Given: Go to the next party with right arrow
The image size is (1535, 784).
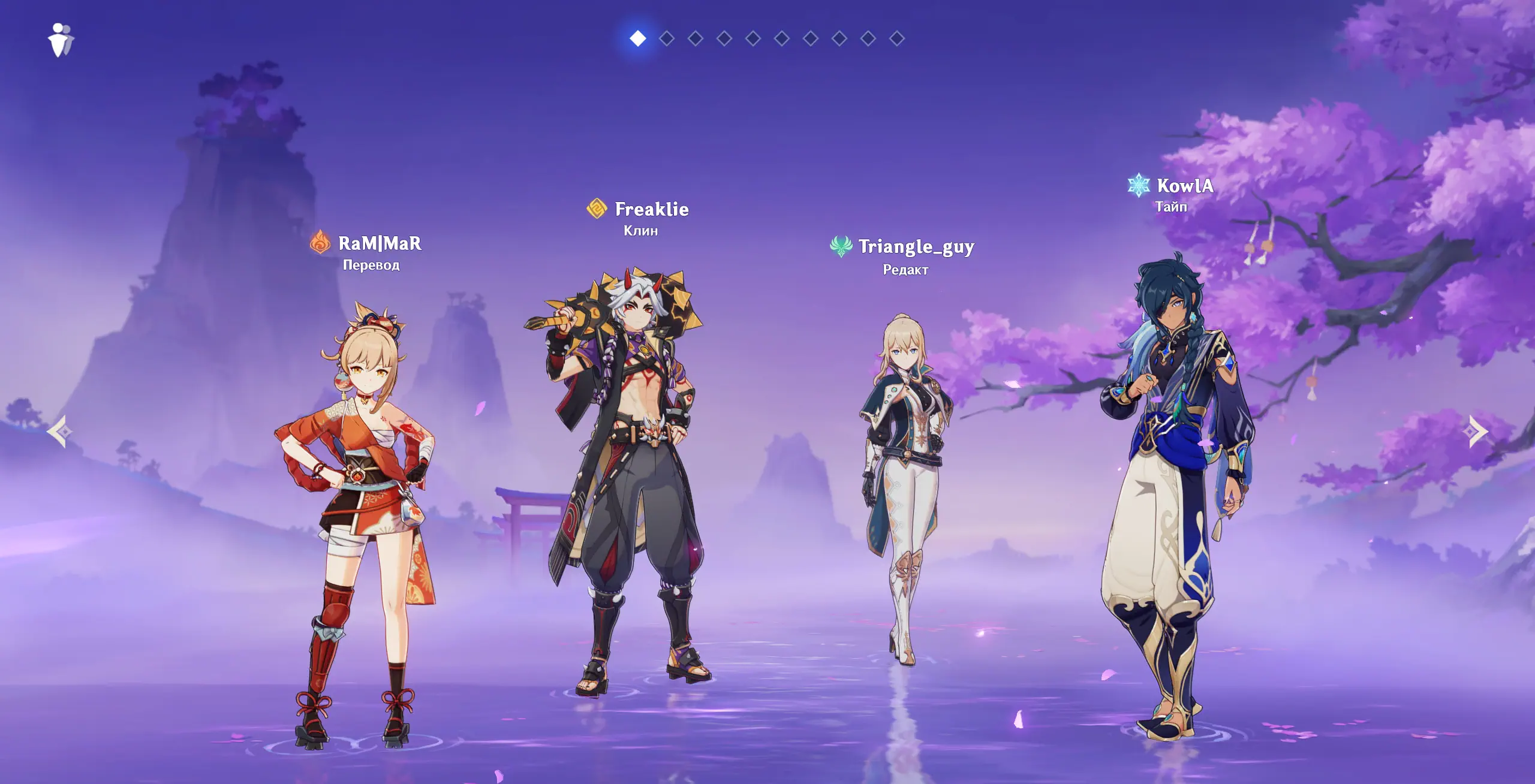Looking at the screenshot, I should click(1477, 431).
